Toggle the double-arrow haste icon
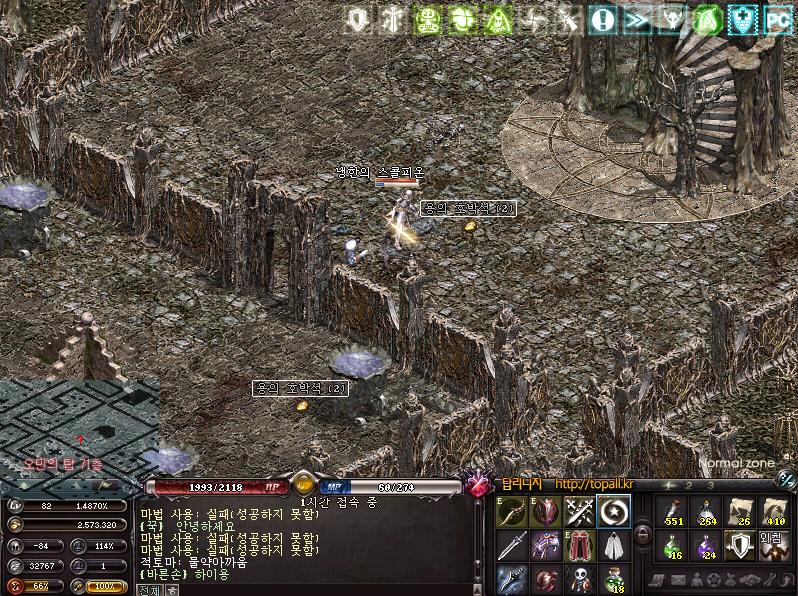The image size is (798, 596). [x=637, y=18]
